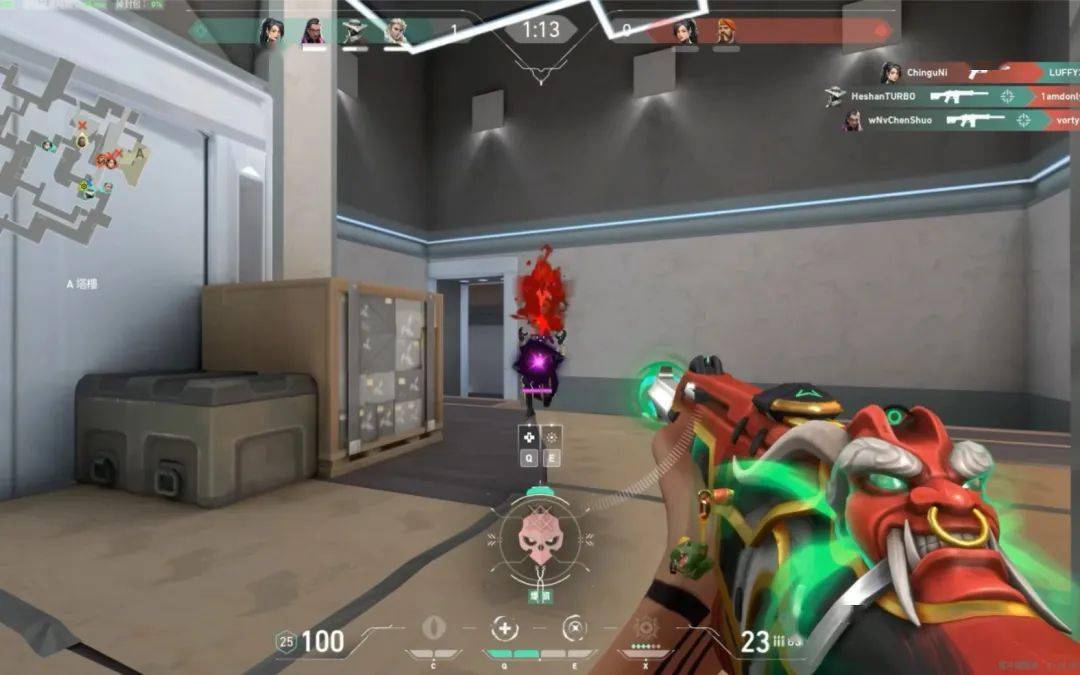Activate the eye-shaped ability icon

[x=433, y=628]
